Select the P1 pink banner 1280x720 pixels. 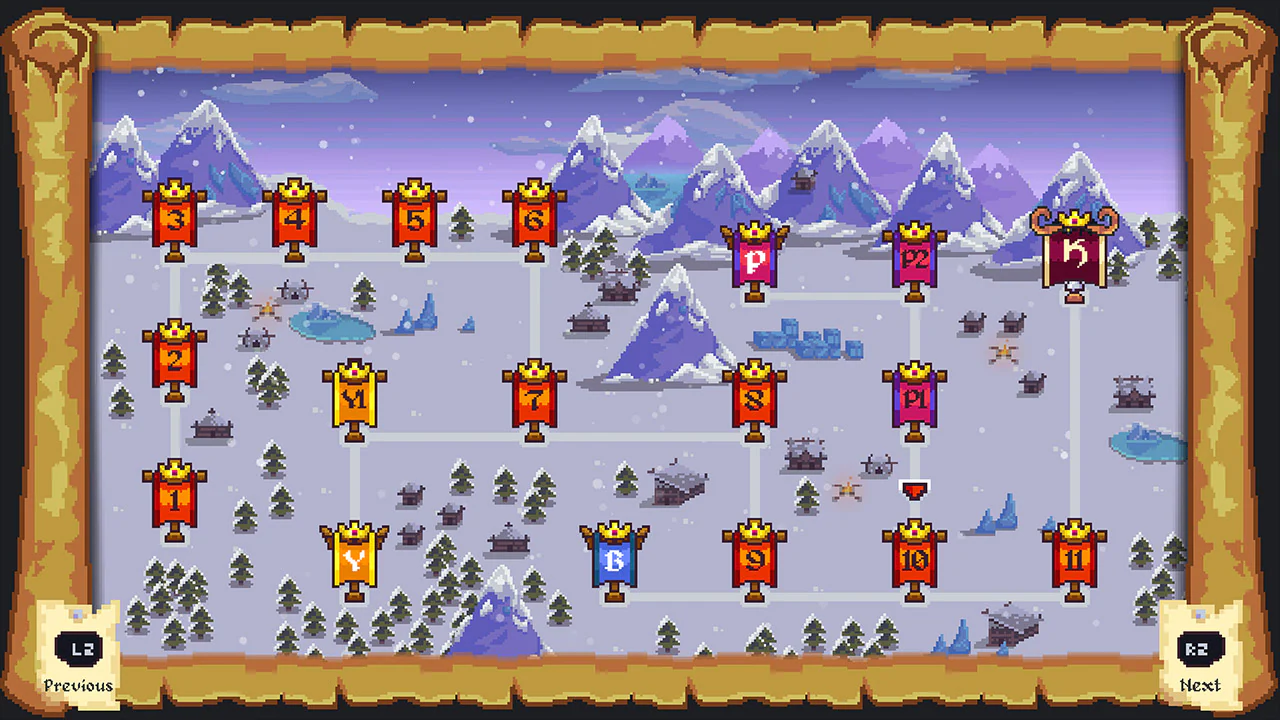(x=915, y=400)
